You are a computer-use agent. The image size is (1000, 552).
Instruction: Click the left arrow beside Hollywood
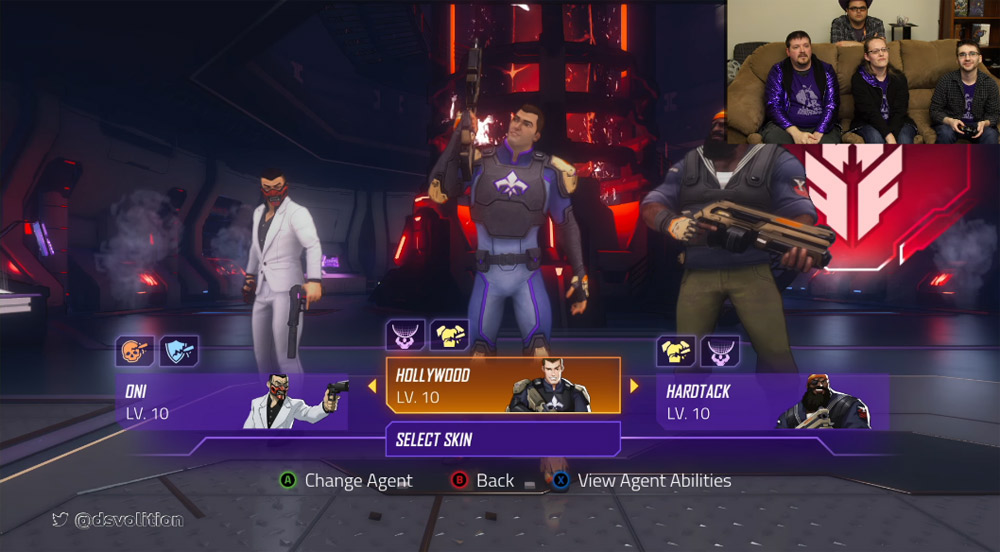coord(372,386)
